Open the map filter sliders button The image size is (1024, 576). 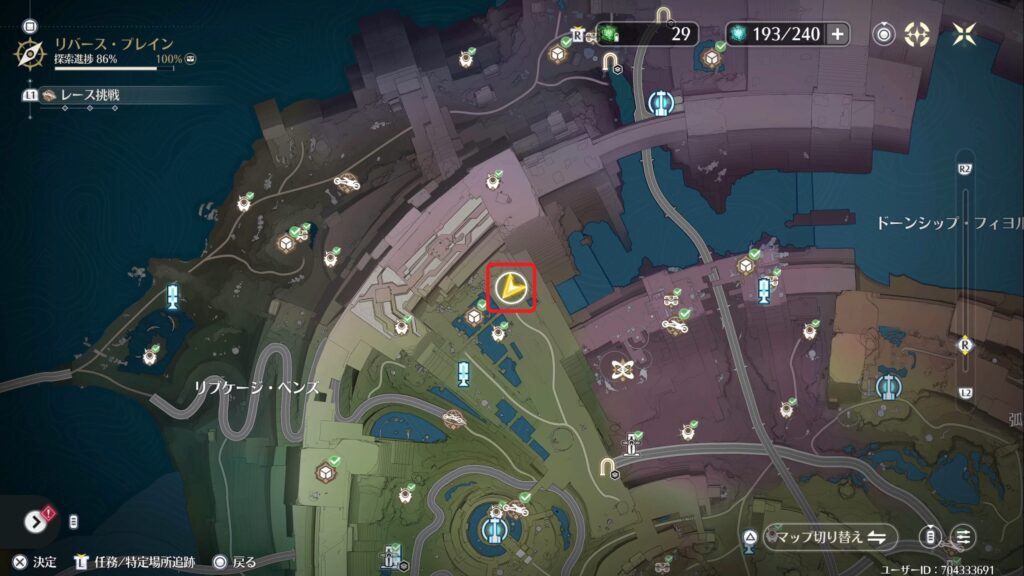click(x=963, y=537)
